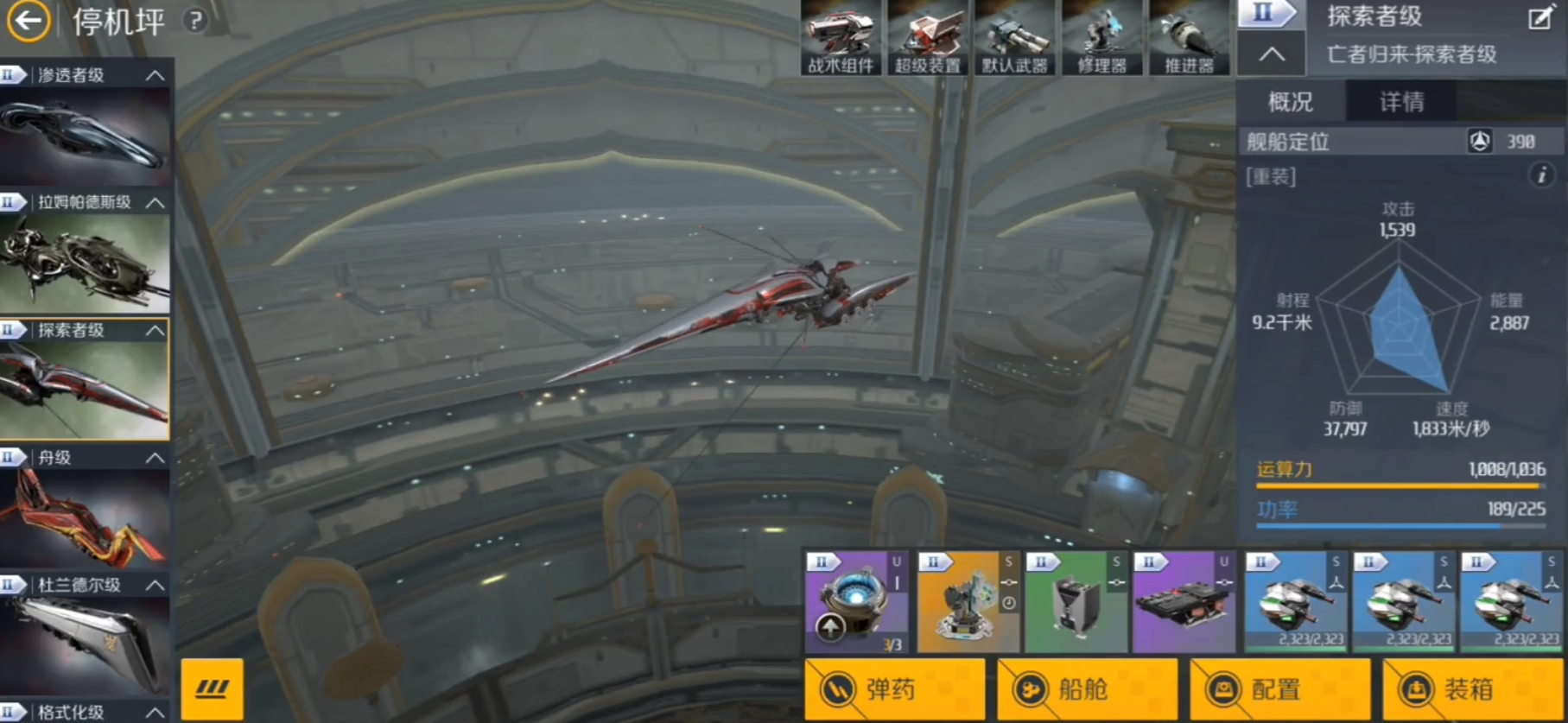The image size is (1568, 723).
Task: Click the 装箱 packing button
Action: 1472,689
